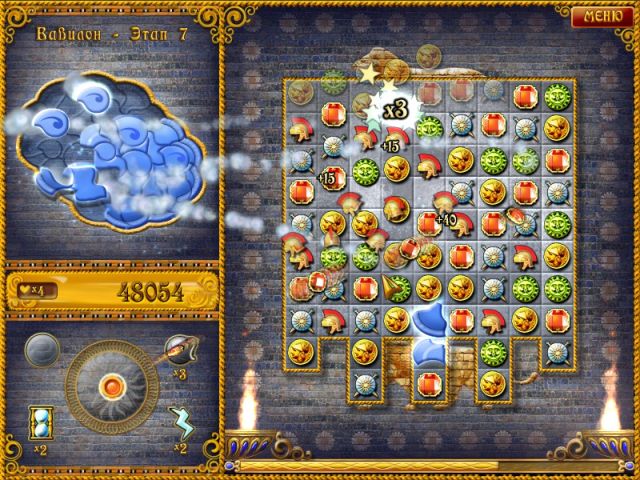Viewport: 640px width, 480px height.
Task: Click the orange sun amulet center
Action: [x=111, y=383]
